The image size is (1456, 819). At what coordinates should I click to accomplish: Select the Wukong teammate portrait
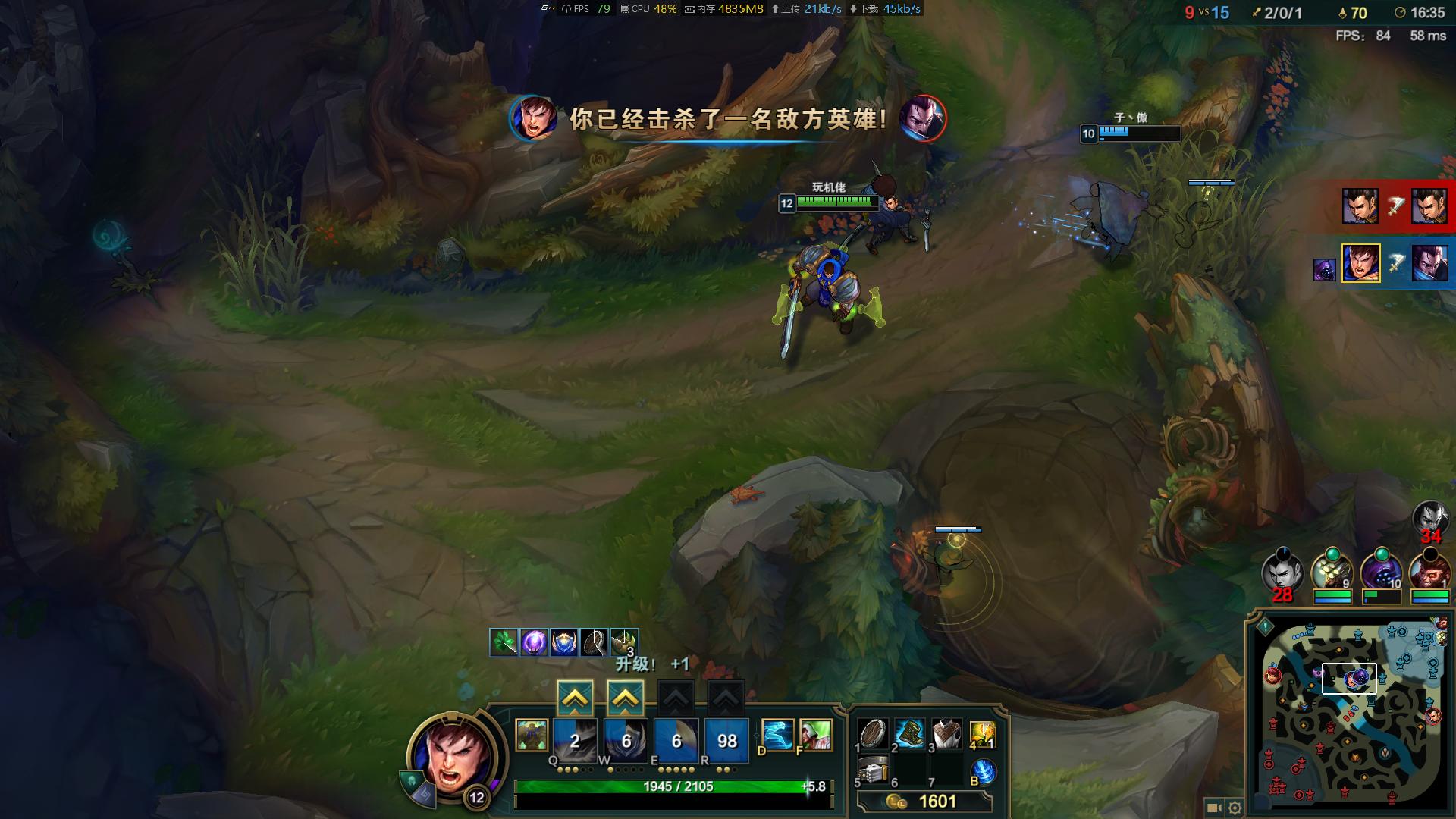point(1429,572)
